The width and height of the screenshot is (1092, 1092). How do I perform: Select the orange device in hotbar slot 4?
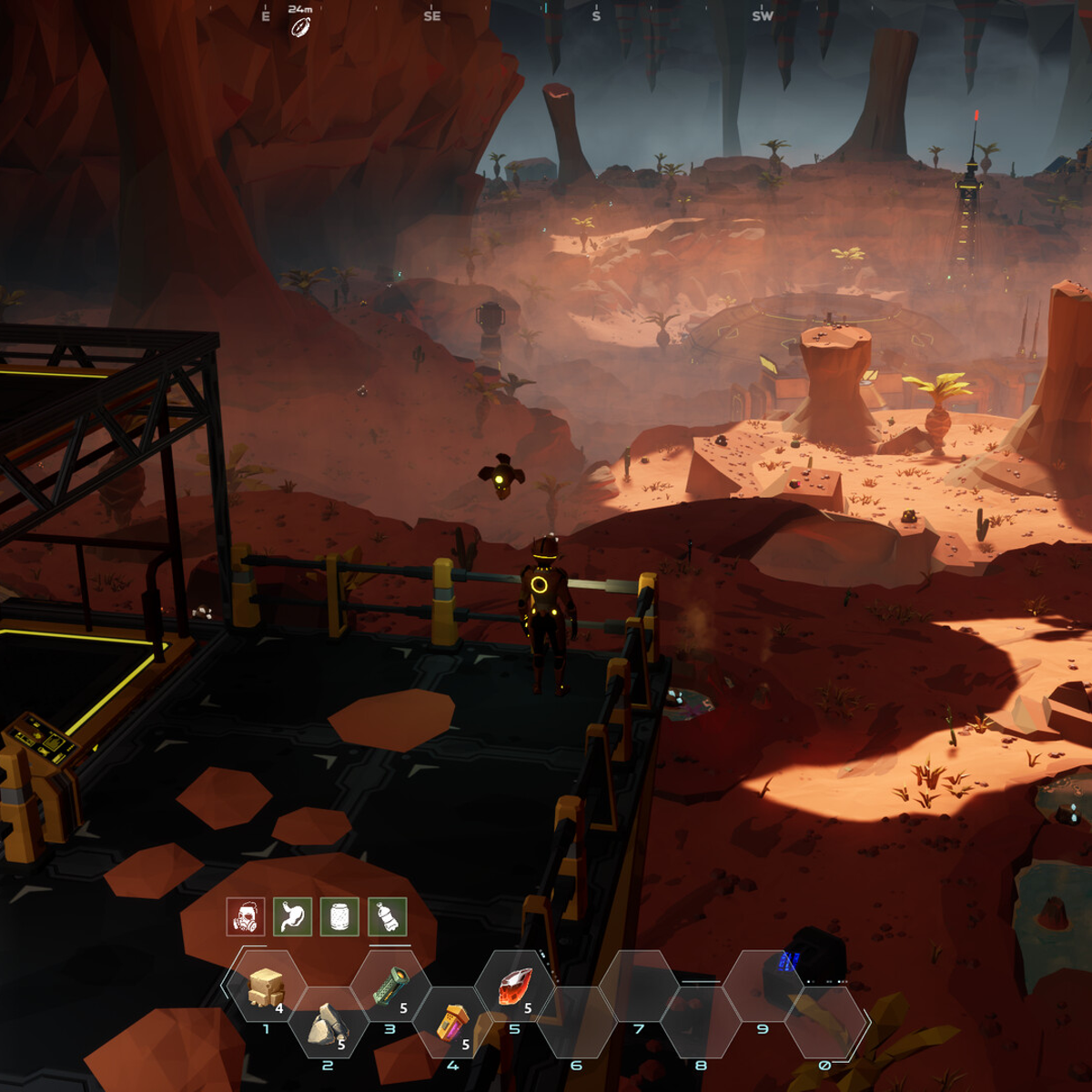(x=452, y=1024)
